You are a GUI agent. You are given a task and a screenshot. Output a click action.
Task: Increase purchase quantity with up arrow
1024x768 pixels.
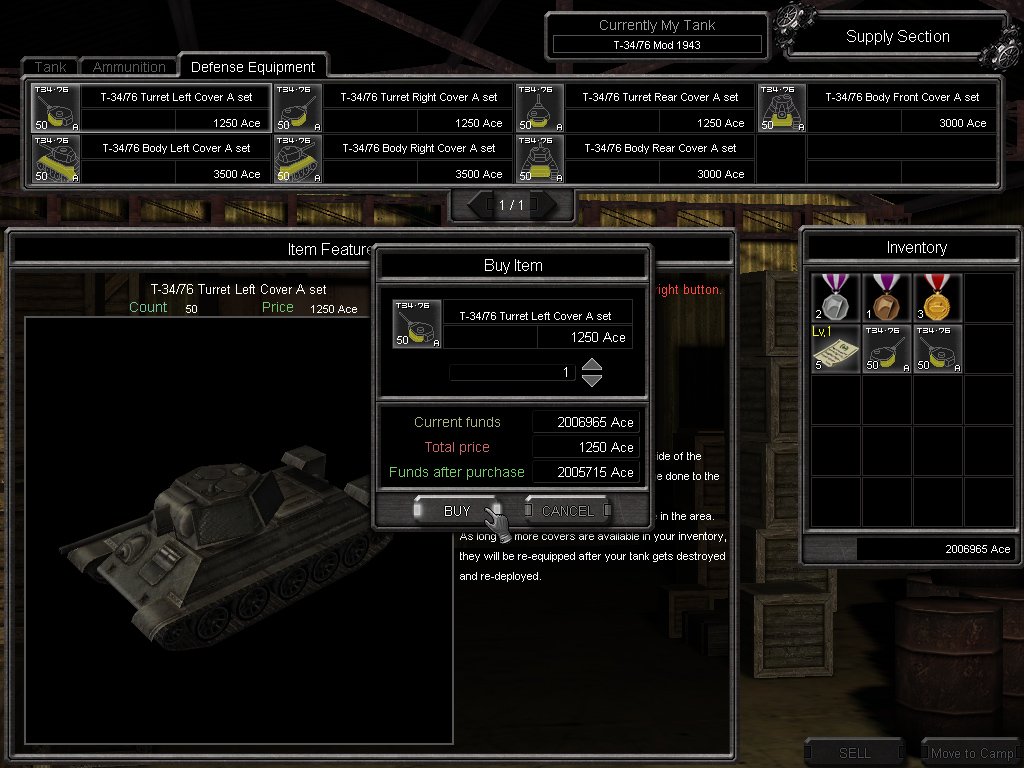[x=592, y=365]
